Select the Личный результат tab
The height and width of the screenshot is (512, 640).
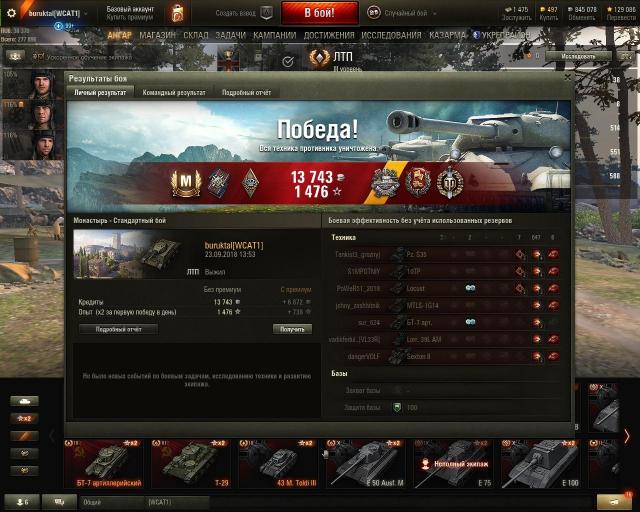[x=100, y=92]
